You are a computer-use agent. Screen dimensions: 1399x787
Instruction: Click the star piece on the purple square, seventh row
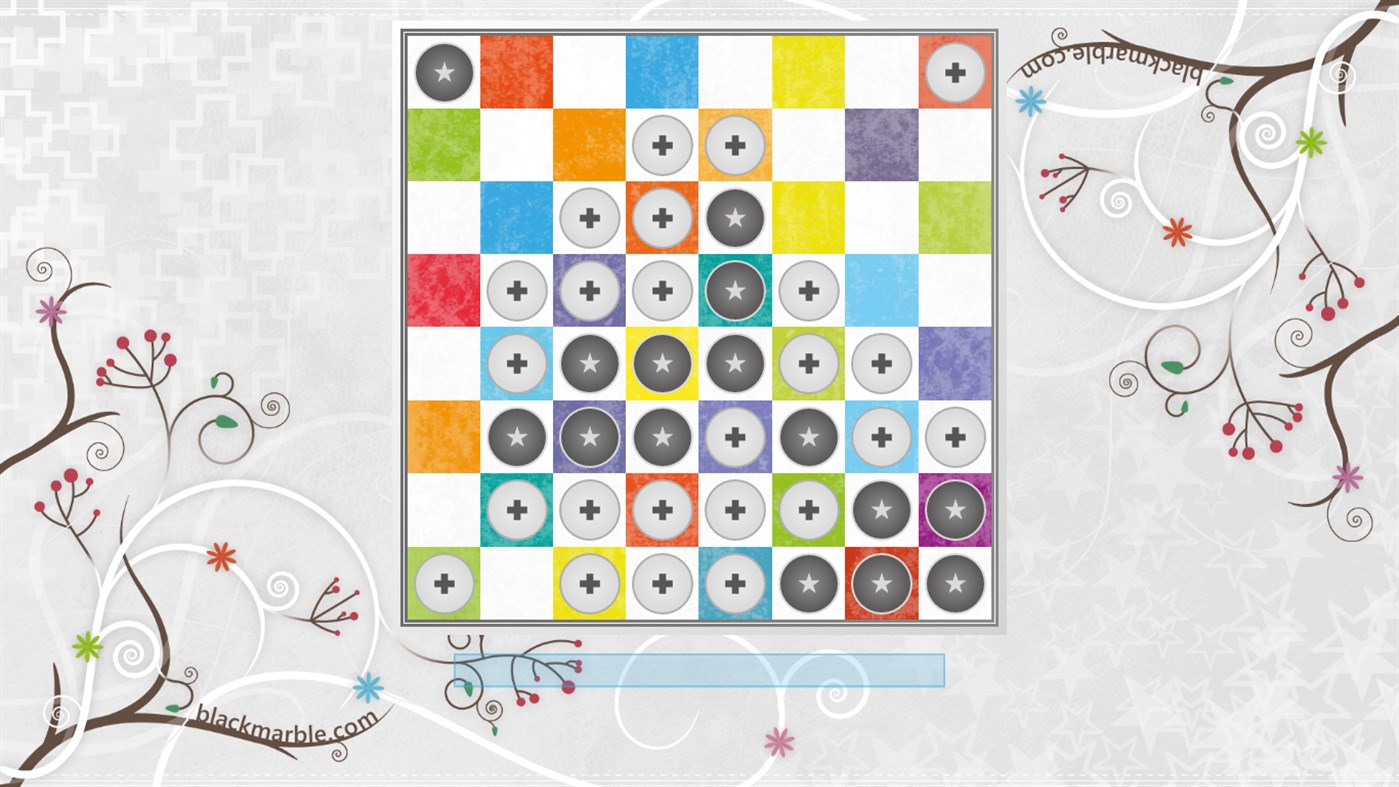point(954,510)
